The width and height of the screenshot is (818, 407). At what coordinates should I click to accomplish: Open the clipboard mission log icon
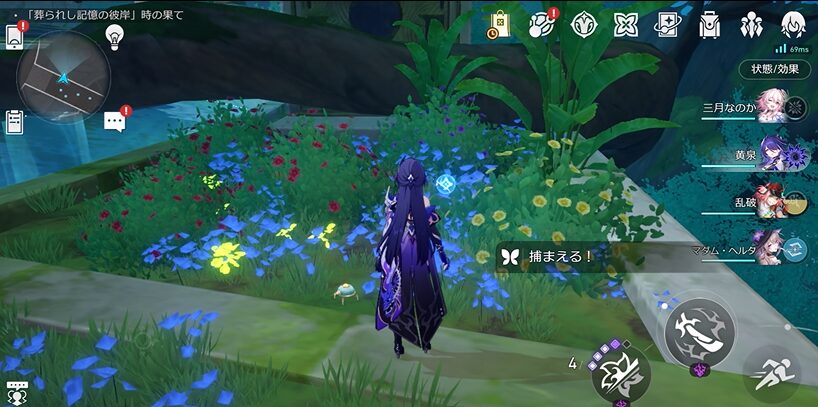(x=14, y=122)
